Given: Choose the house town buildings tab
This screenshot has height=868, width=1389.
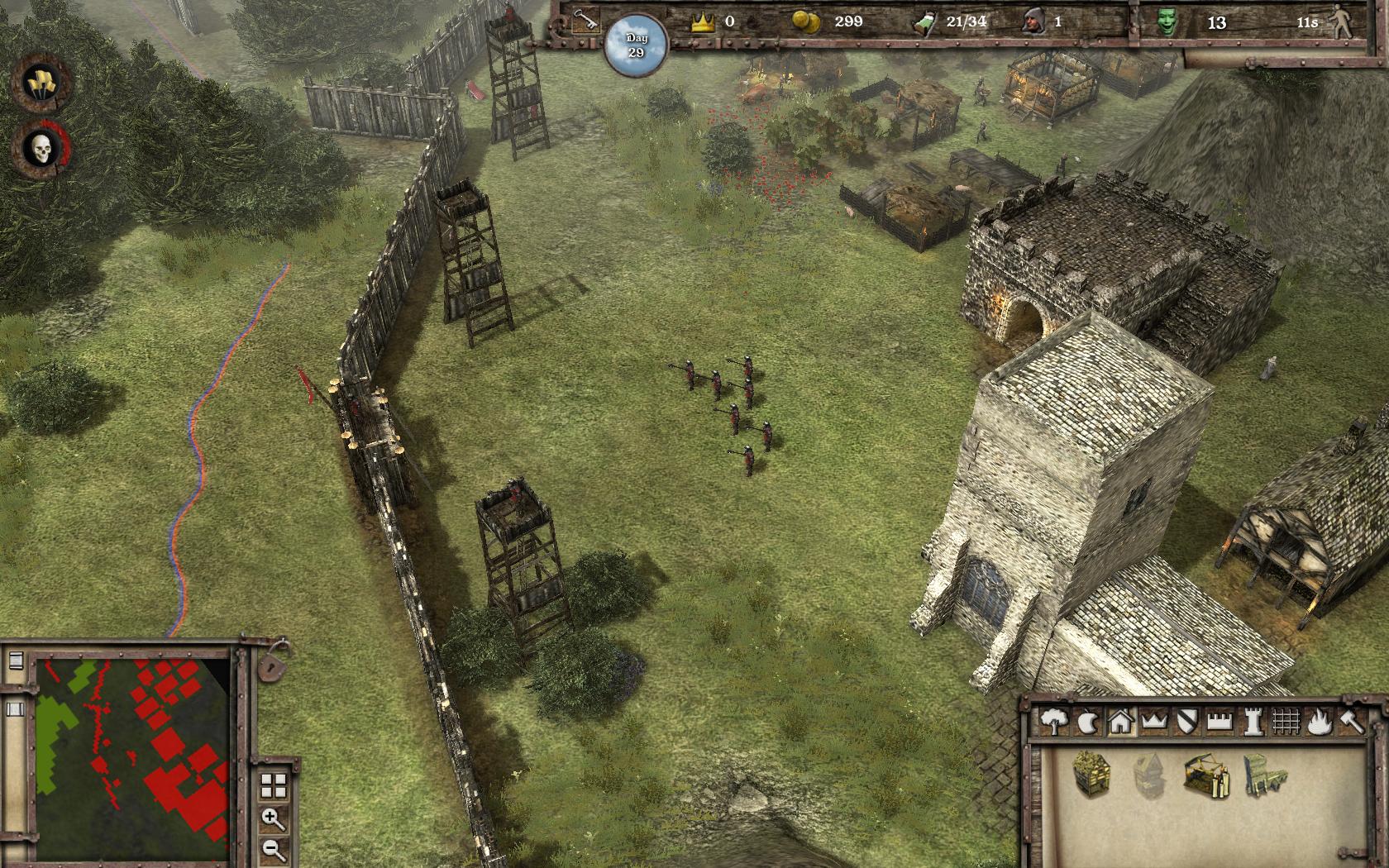Looking at the screenshot, I should tap(1120, 722).
